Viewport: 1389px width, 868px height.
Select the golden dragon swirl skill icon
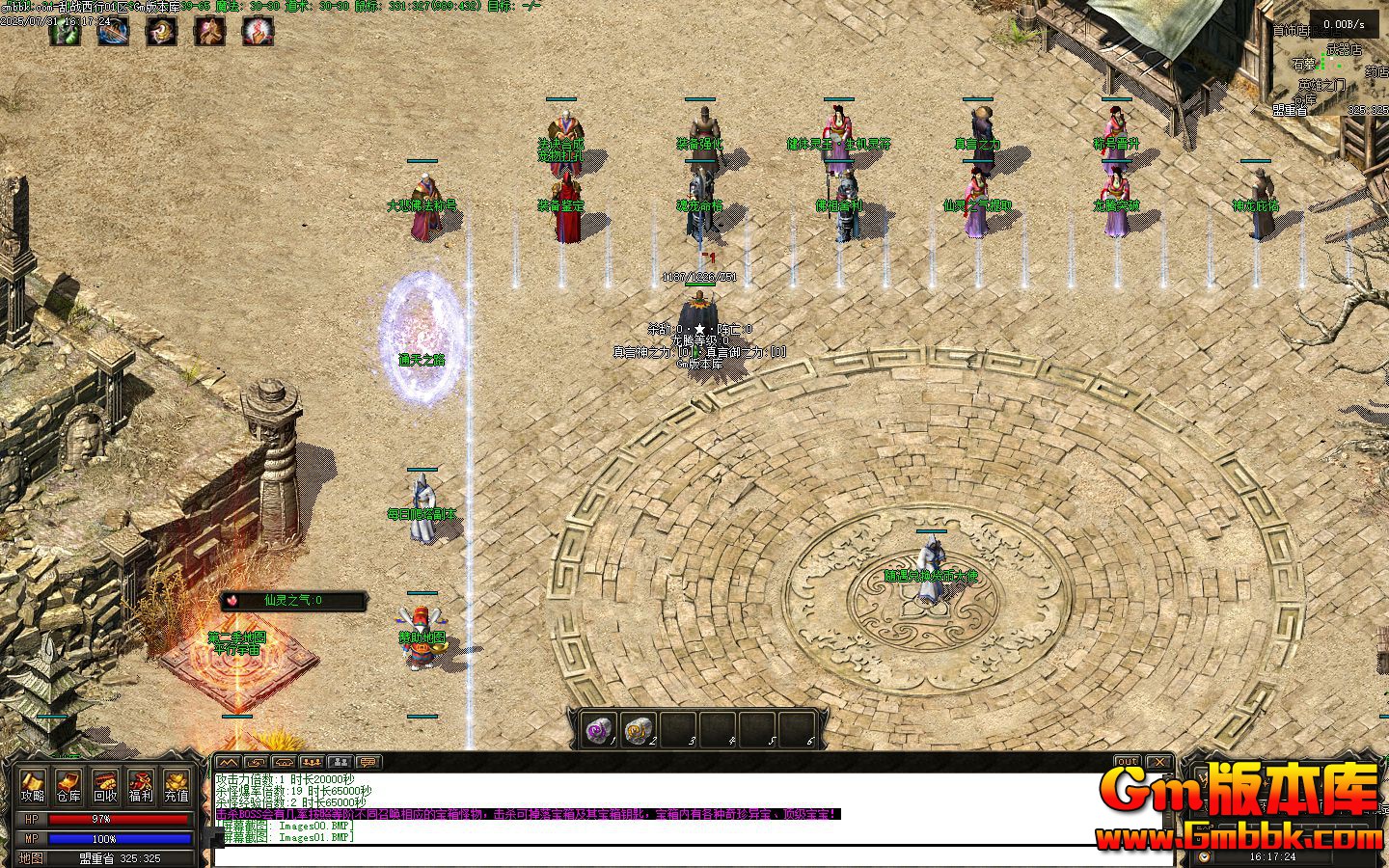(x=161, y=31)
